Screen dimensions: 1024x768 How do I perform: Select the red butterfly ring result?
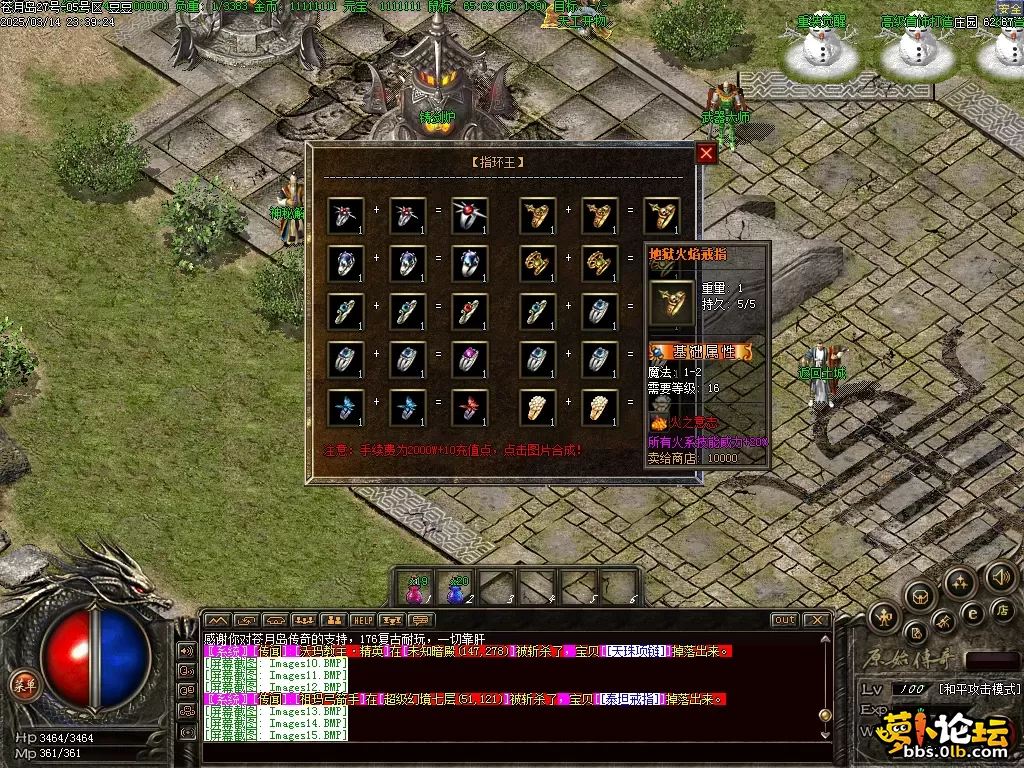(x=470, y=407)
